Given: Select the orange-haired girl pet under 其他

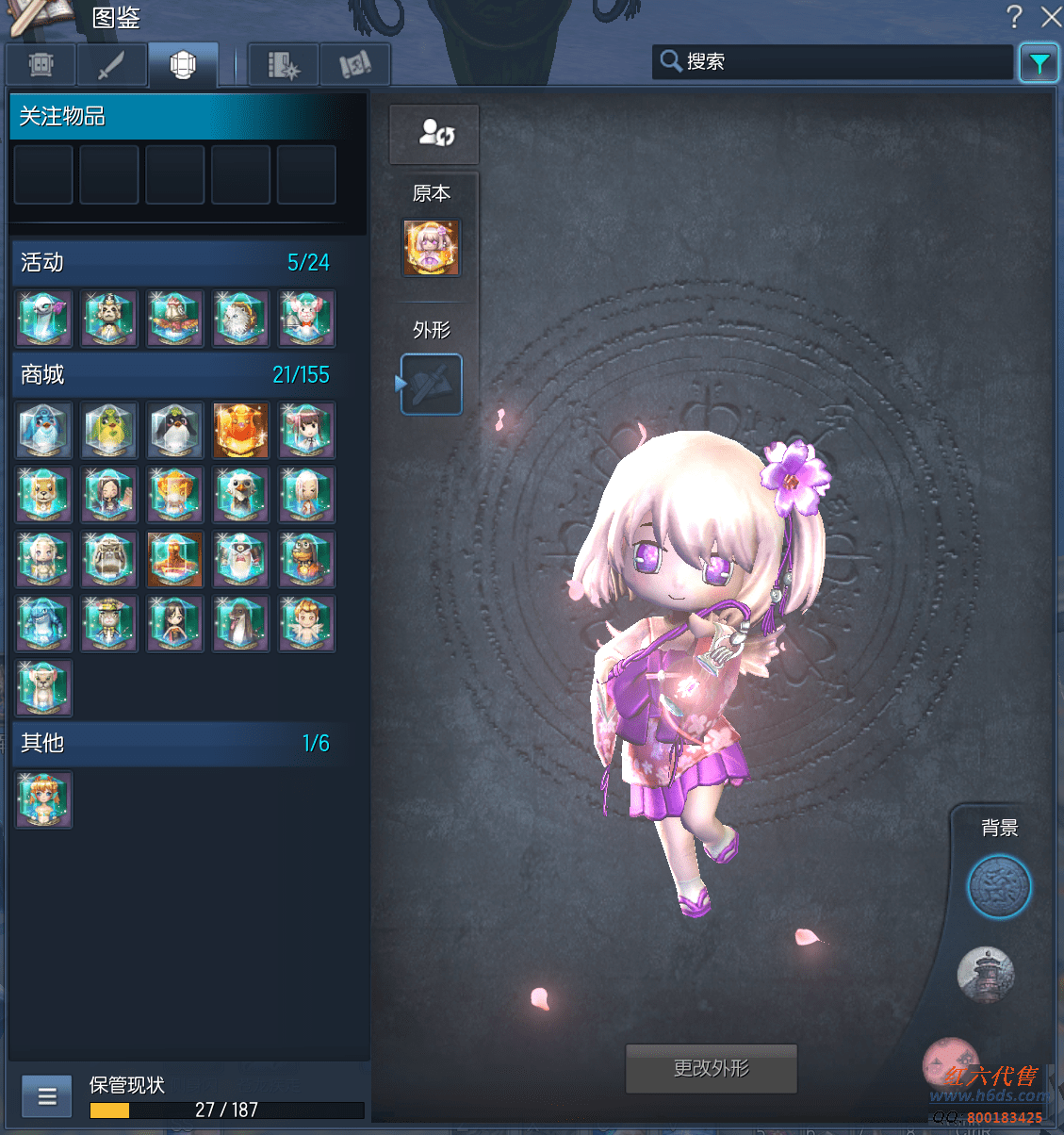Looking at the screenshot, I should click(44, 800).
